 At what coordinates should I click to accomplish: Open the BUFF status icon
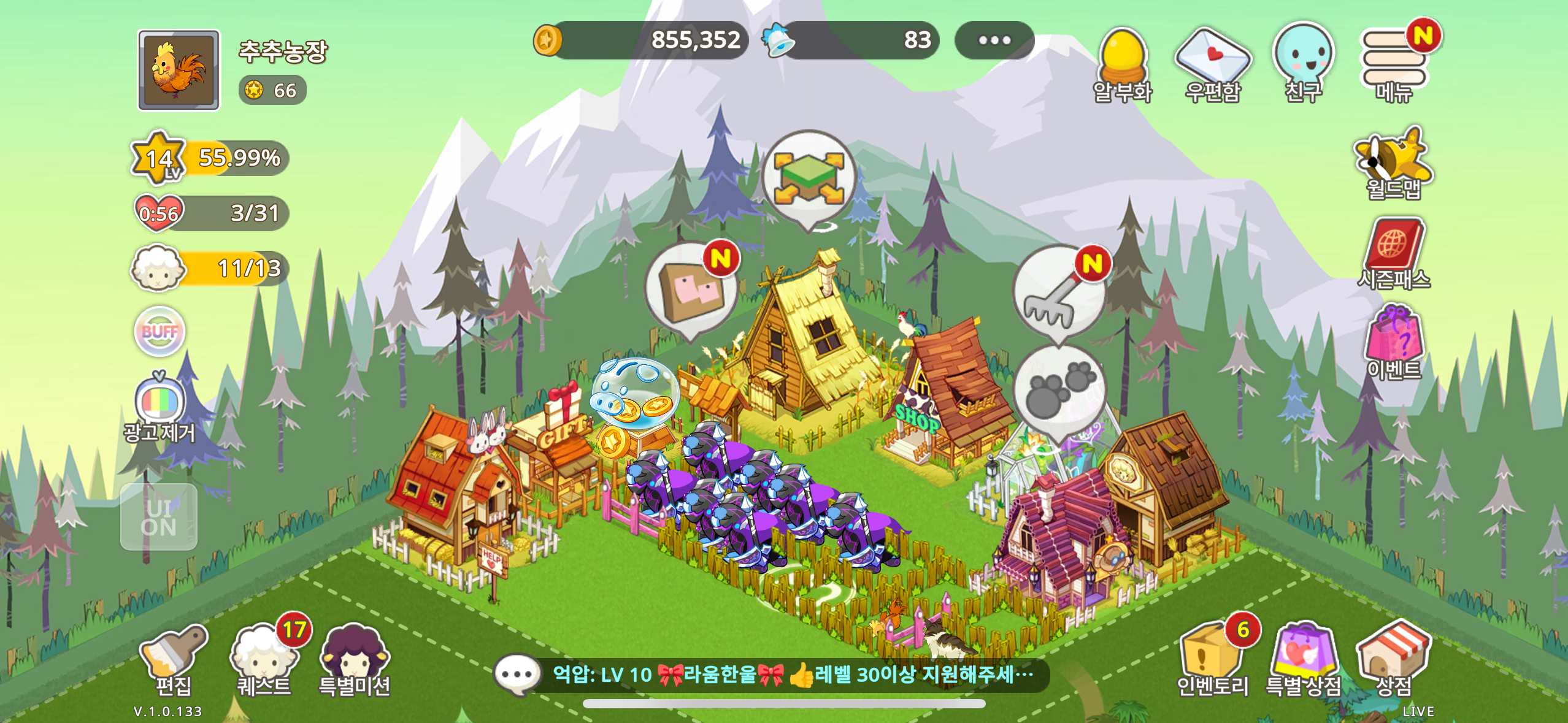pos(159,332)
